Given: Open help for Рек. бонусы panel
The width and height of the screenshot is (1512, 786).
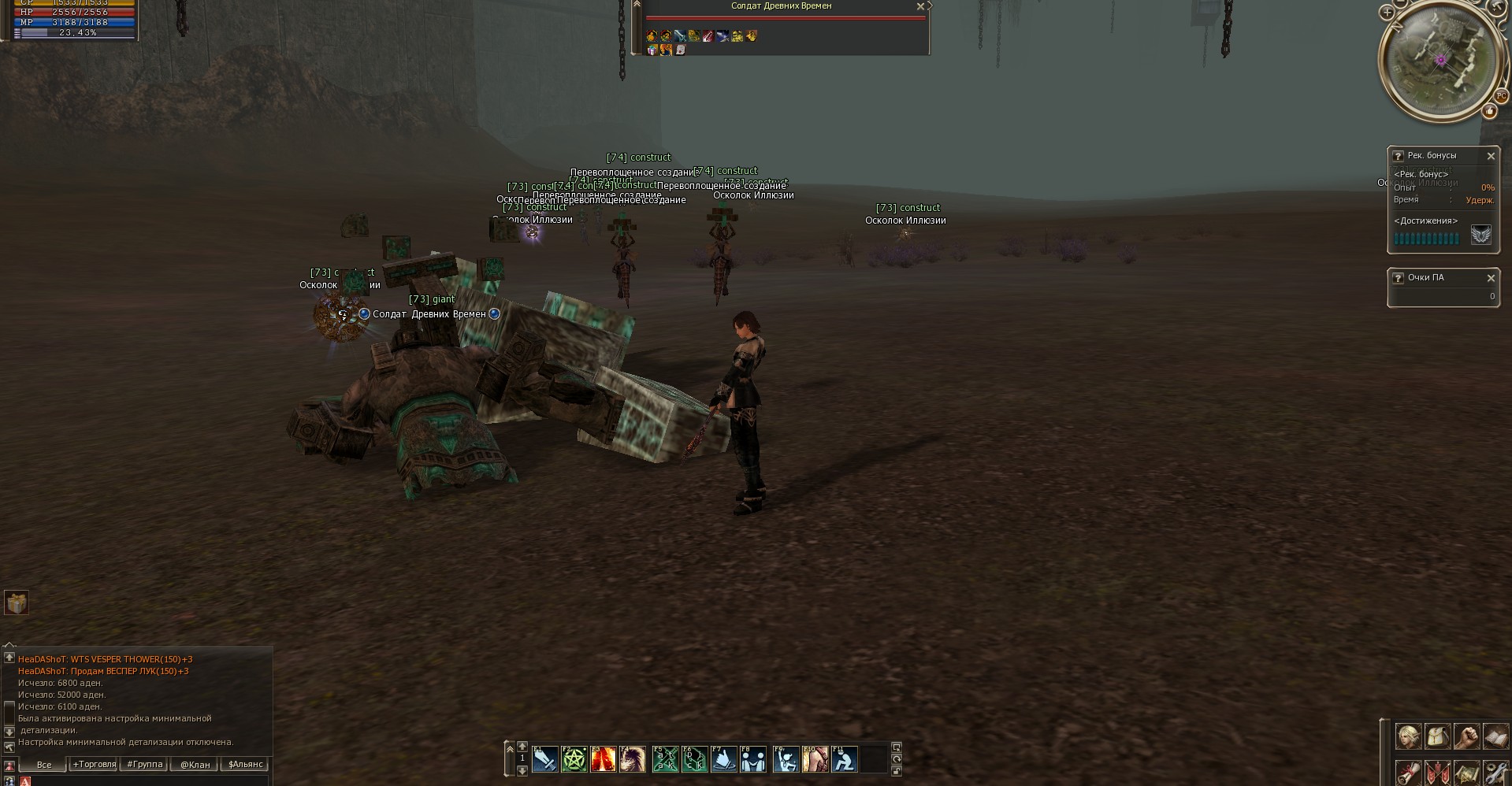Looking at the screenshot, I should coord(1398,156).
